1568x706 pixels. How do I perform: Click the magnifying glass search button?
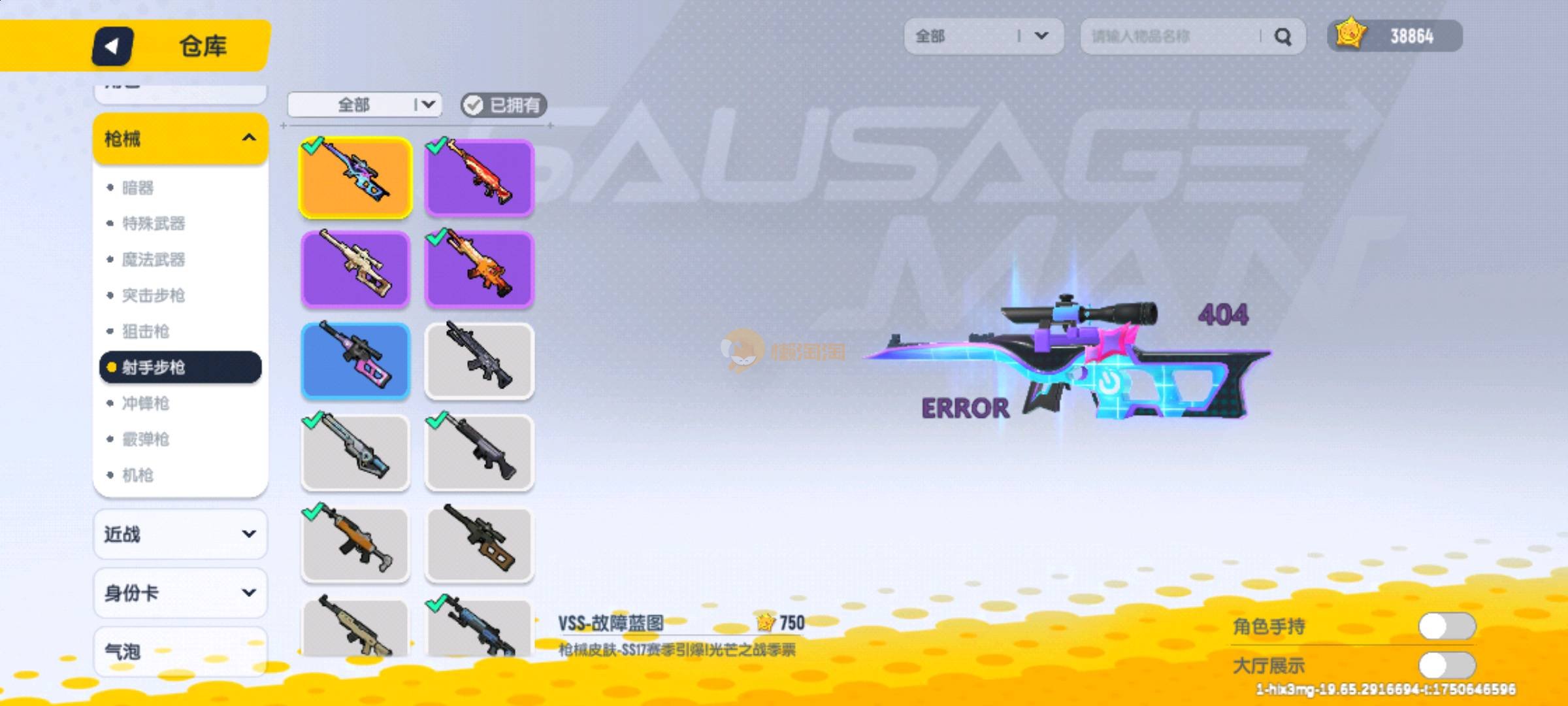tap(1283, 37)
